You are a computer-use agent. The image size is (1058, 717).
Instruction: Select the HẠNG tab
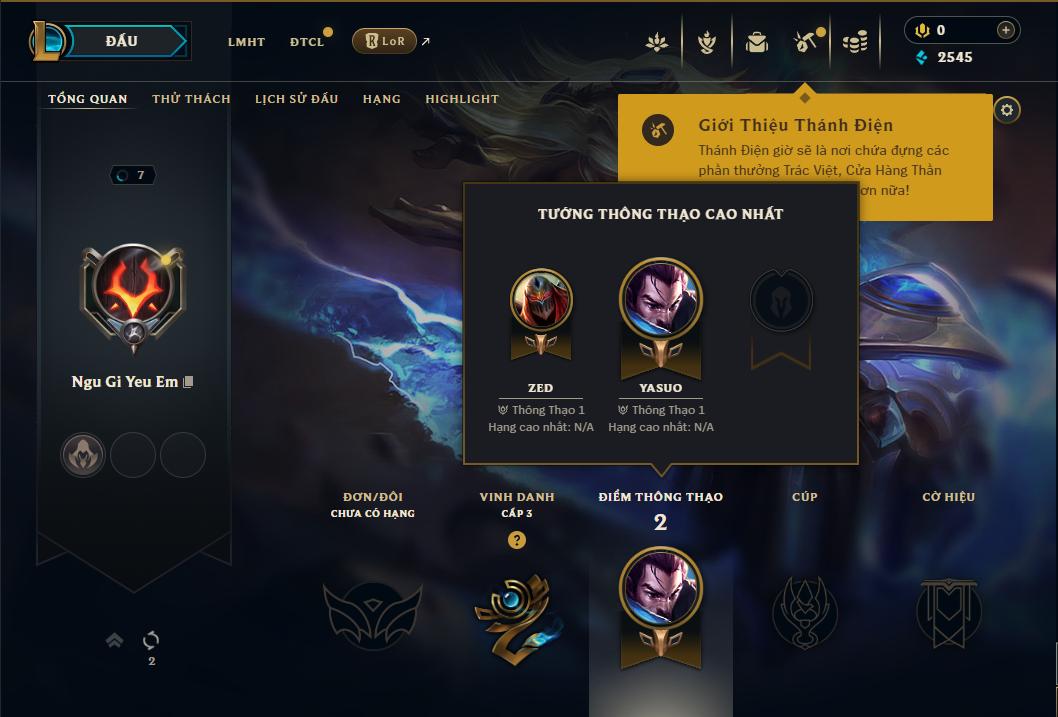point(382,99)
